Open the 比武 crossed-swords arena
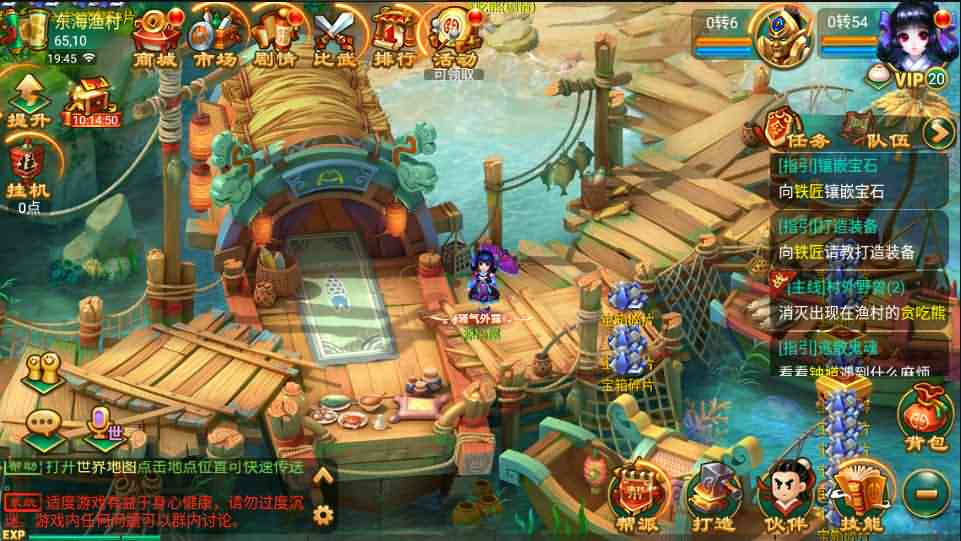This screenshot has height=541, width=961. pos(336,40)
